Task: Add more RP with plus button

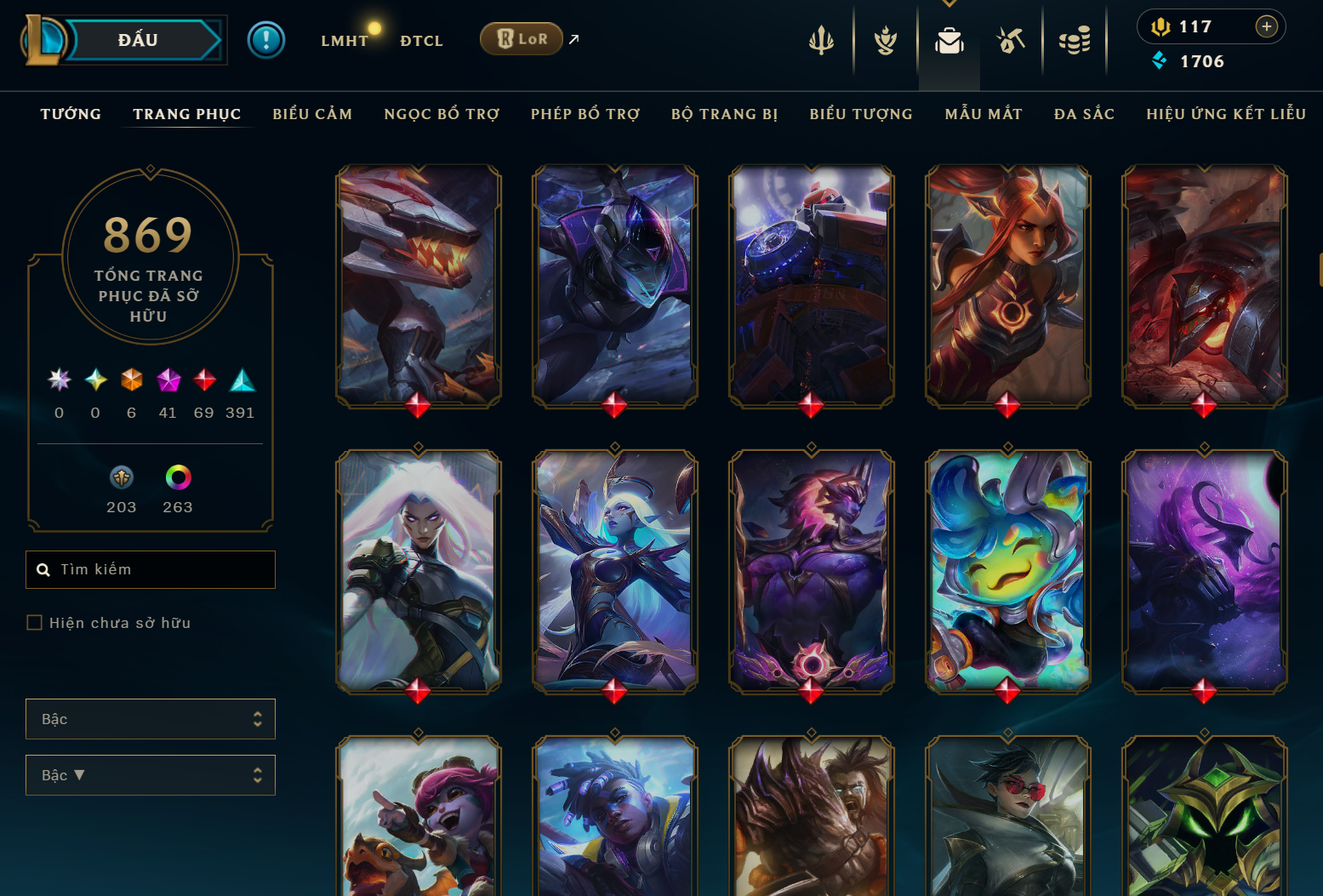Action: click(1266, 26)
